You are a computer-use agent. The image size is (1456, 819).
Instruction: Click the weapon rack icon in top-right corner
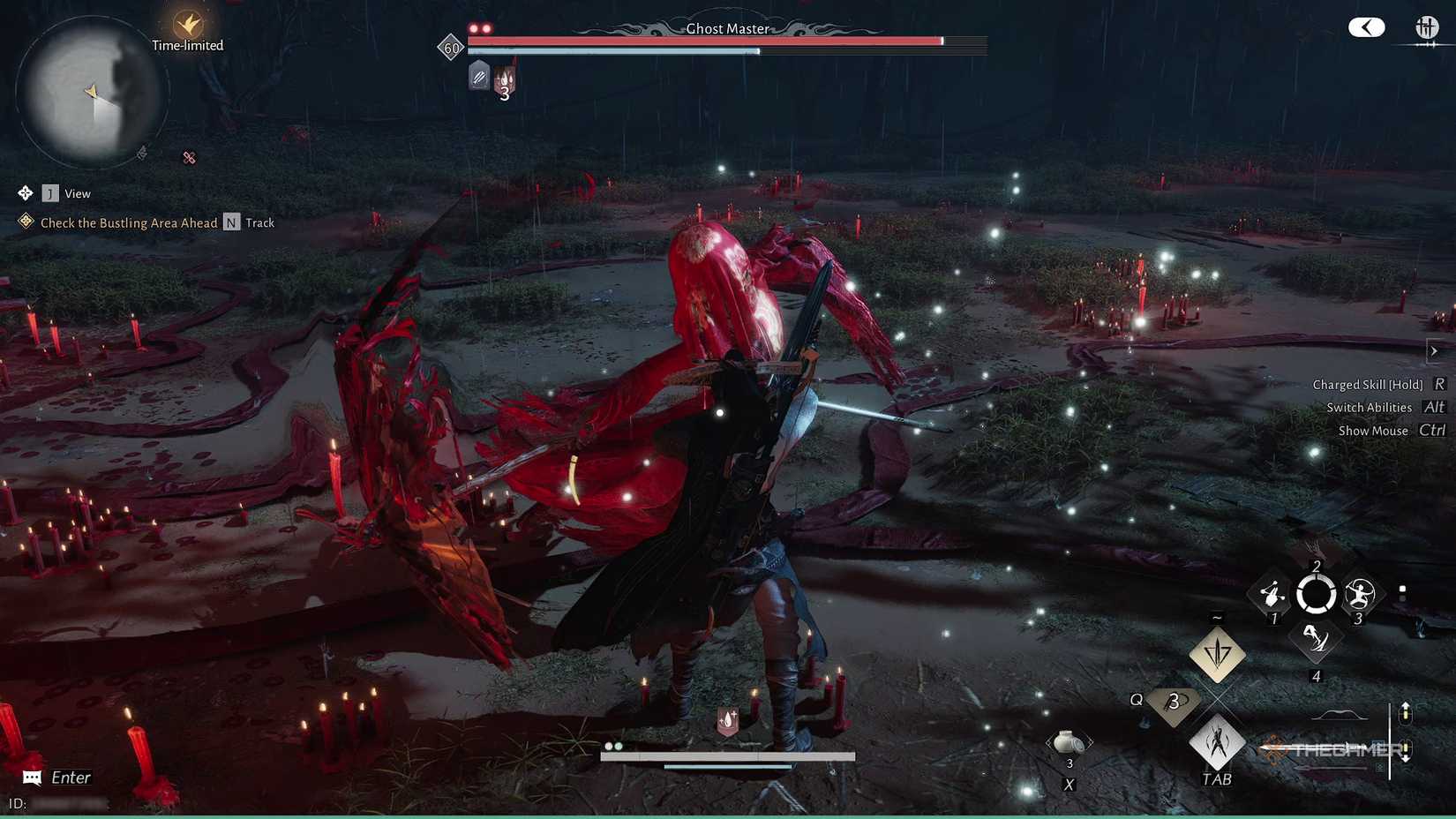1426,27
